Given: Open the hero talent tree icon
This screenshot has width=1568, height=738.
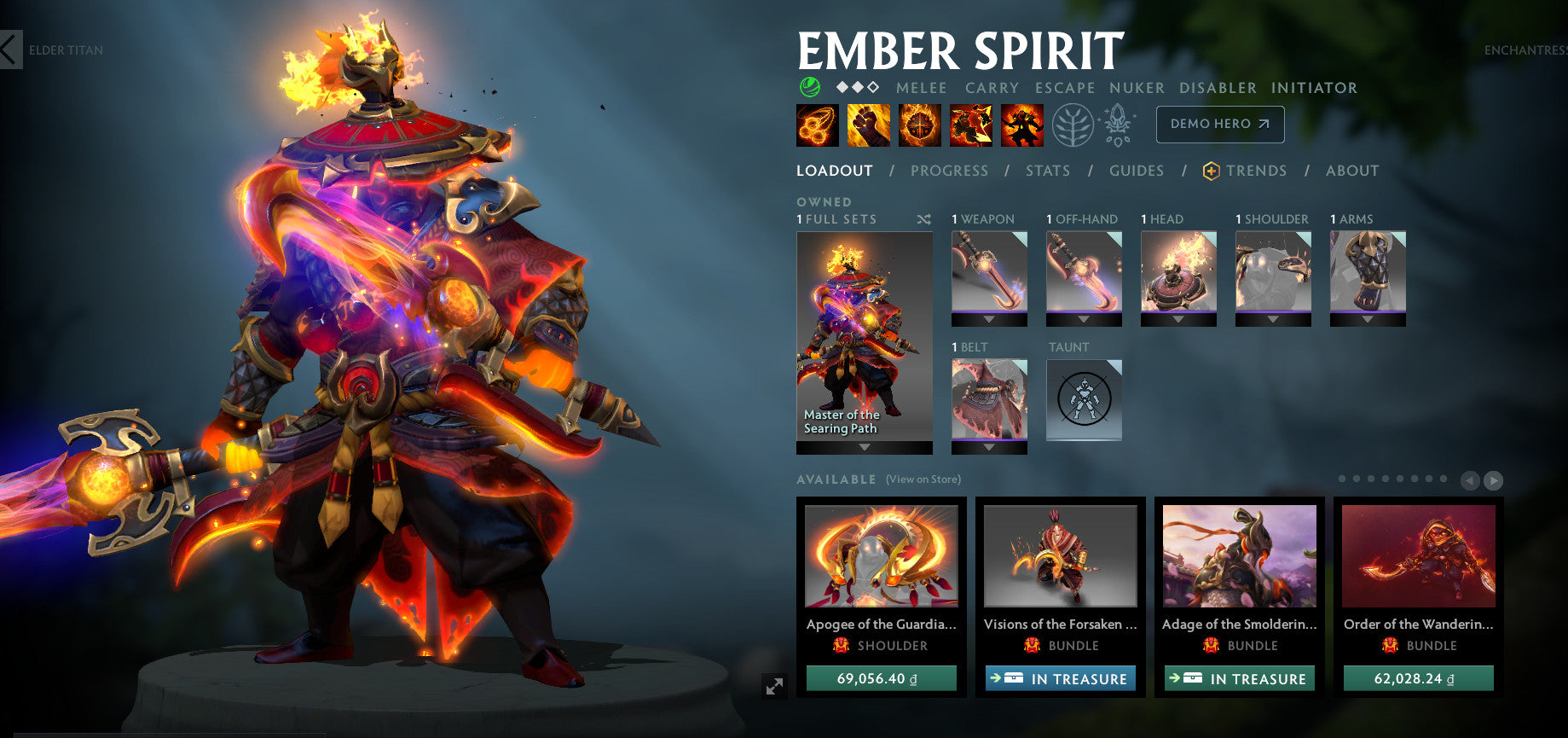Looking at the screenshot, I should (x=1073, y=124).
